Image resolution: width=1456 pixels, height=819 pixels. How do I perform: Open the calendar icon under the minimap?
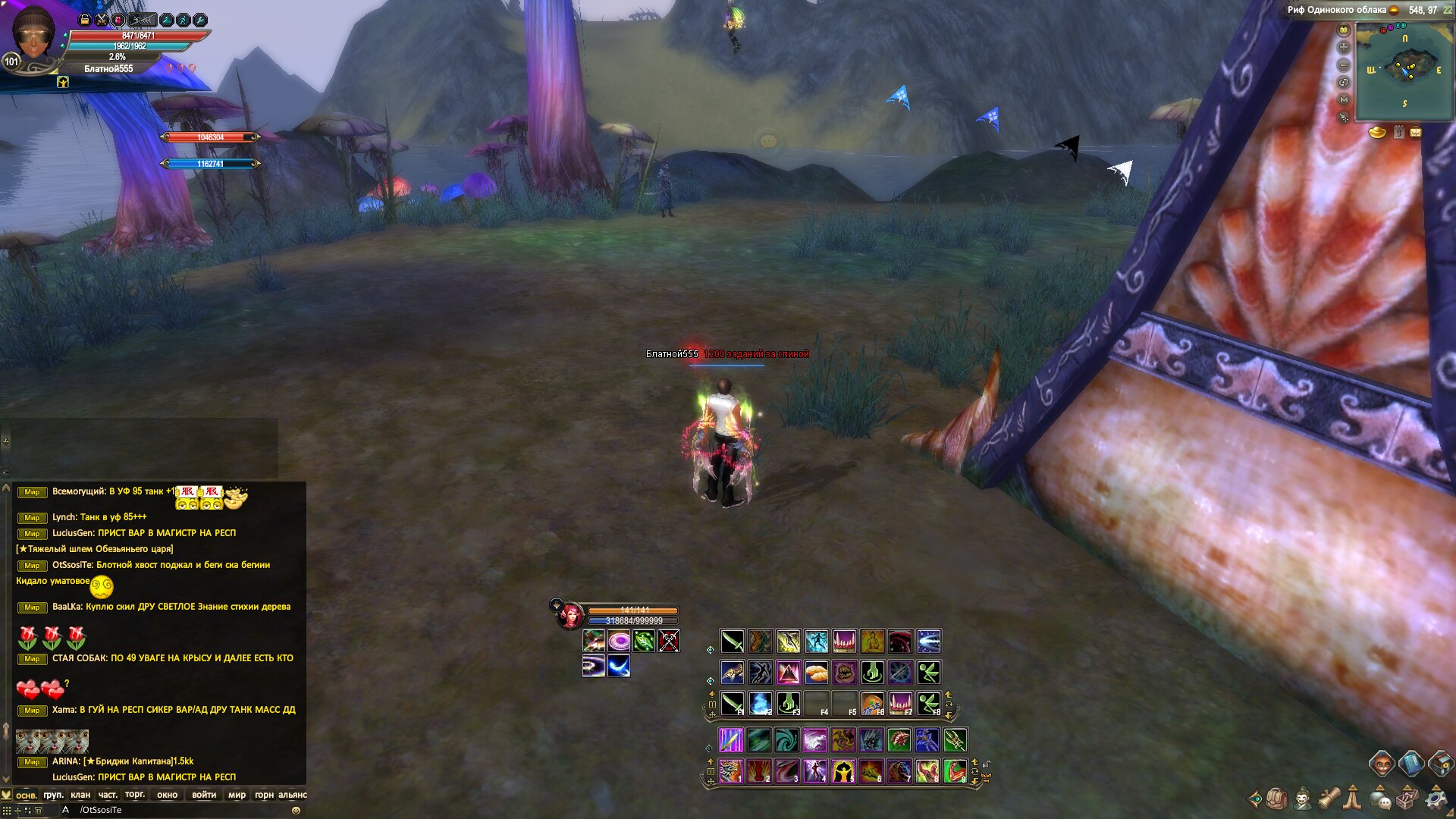[x=1398, y=133]
